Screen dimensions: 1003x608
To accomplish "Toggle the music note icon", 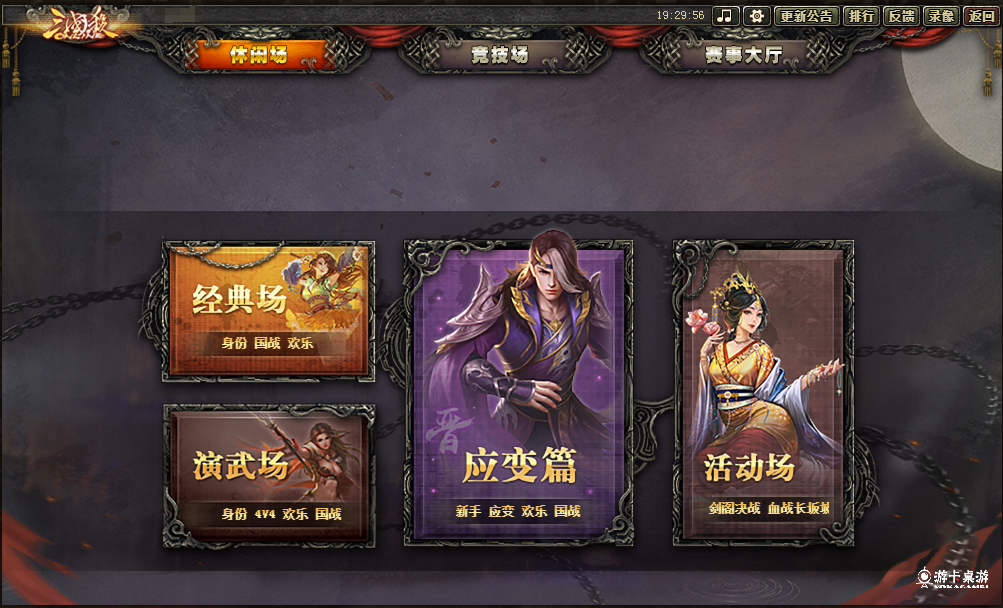I will (726, 16).
